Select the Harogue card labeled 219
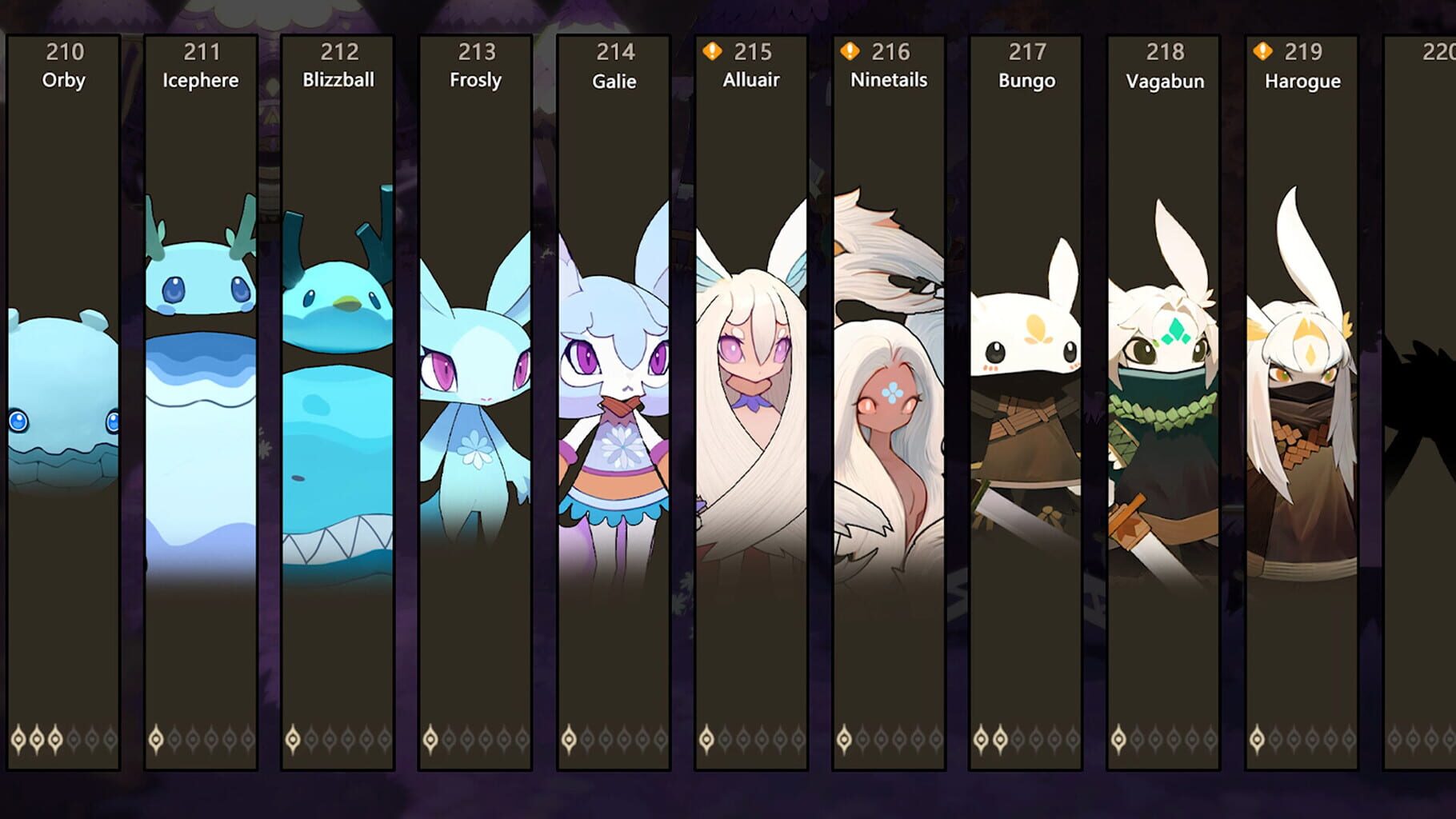Image resolution: width=1456 pixels, height=819 pixels. [x=1302, y=400]
